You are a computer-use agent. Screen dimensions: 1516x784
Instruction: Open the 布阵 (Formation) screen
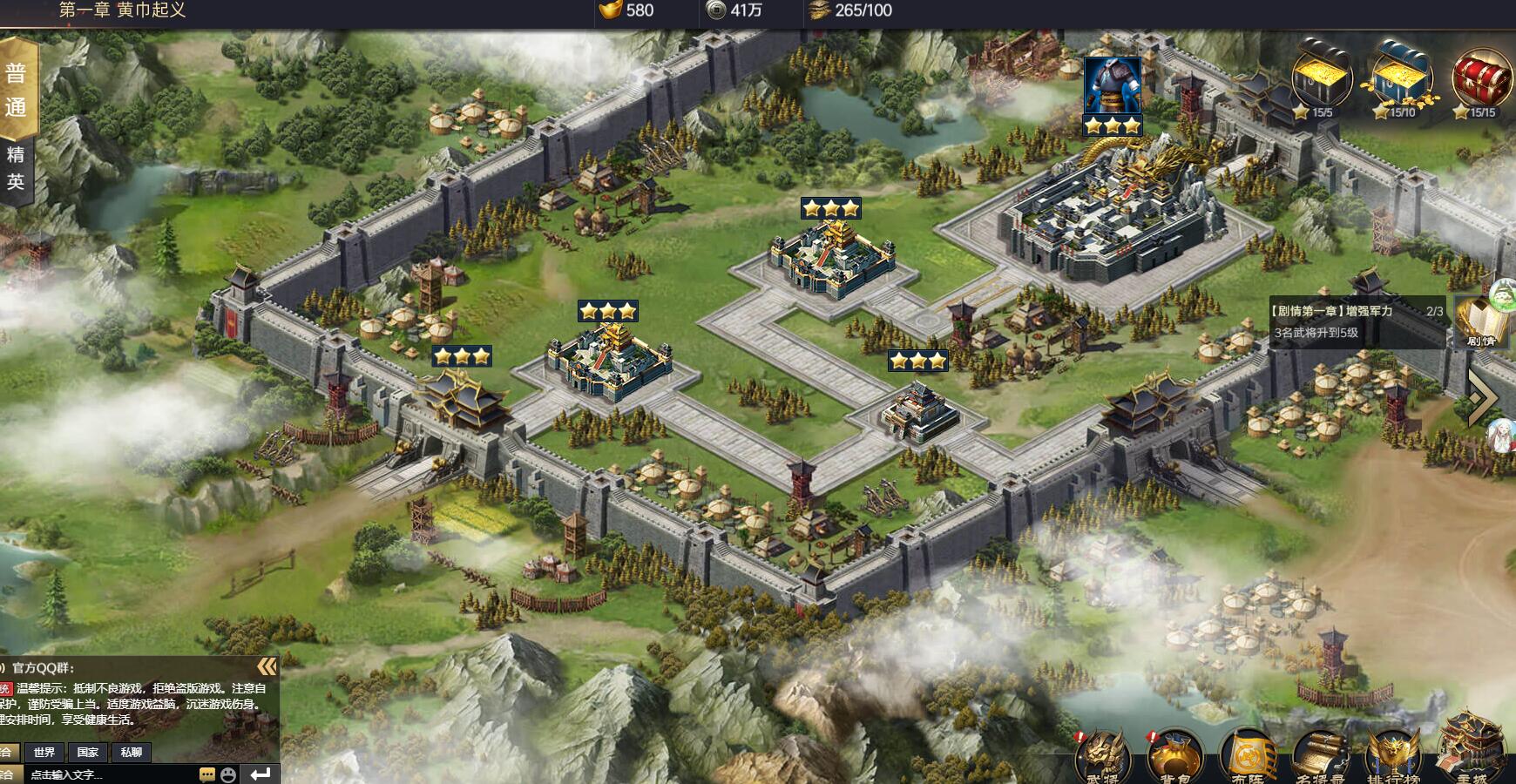(x=1248, y=758)
